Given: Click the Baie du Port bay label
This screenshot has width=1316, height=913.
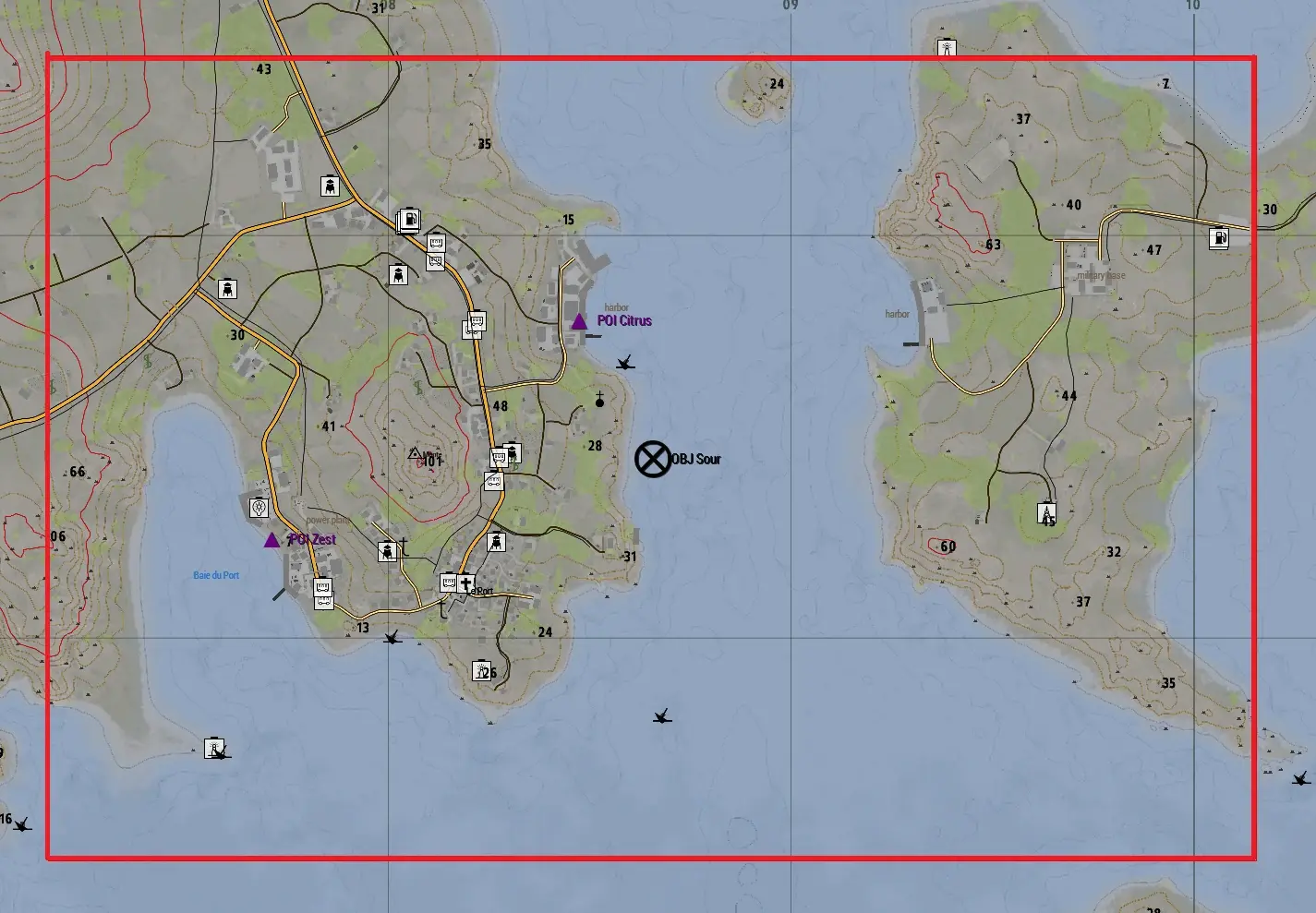Looking at the screenshot, I should pos(214,574).
